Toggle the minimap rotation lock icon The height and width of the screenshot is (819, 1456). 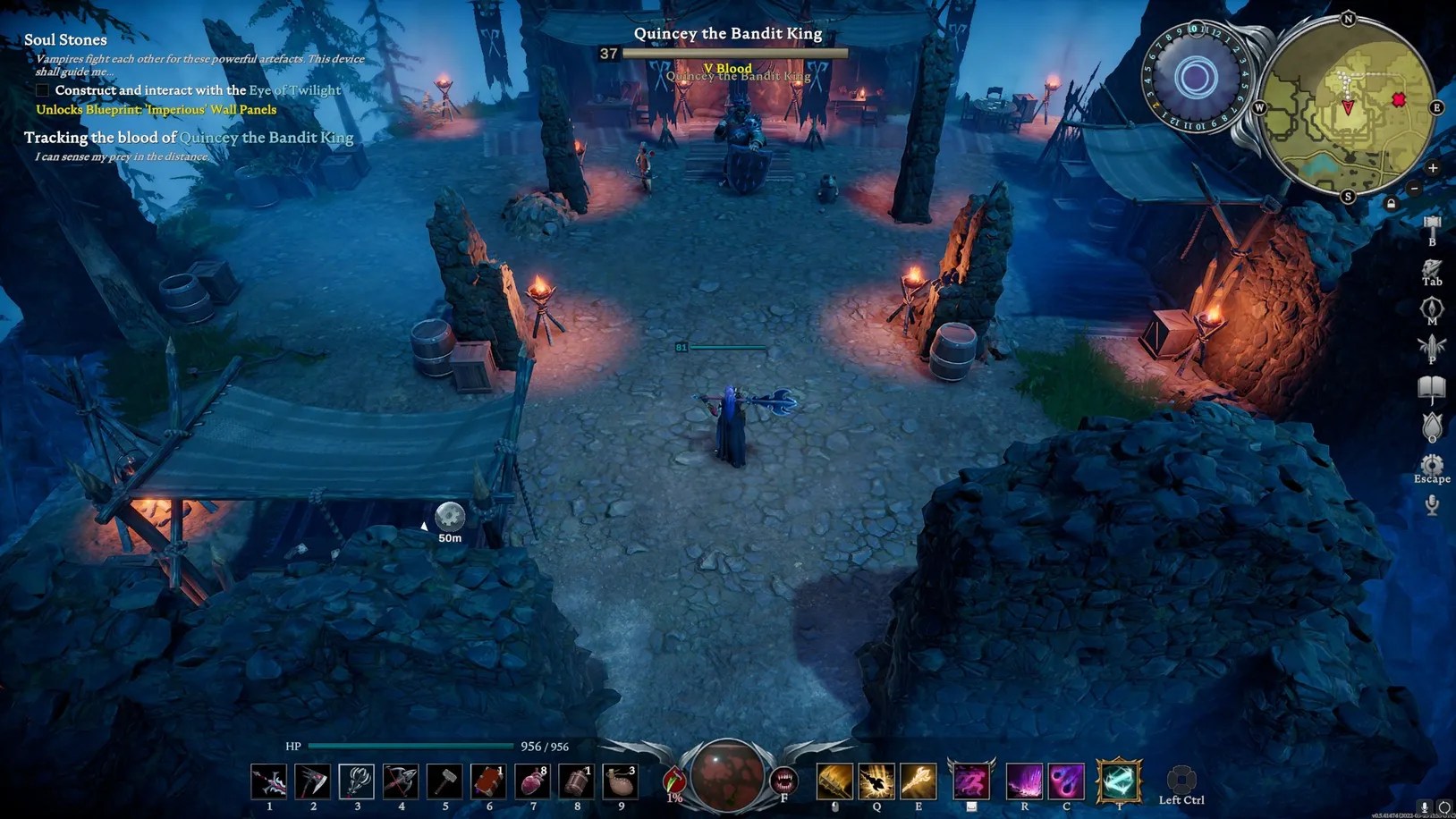(1391, 204)
